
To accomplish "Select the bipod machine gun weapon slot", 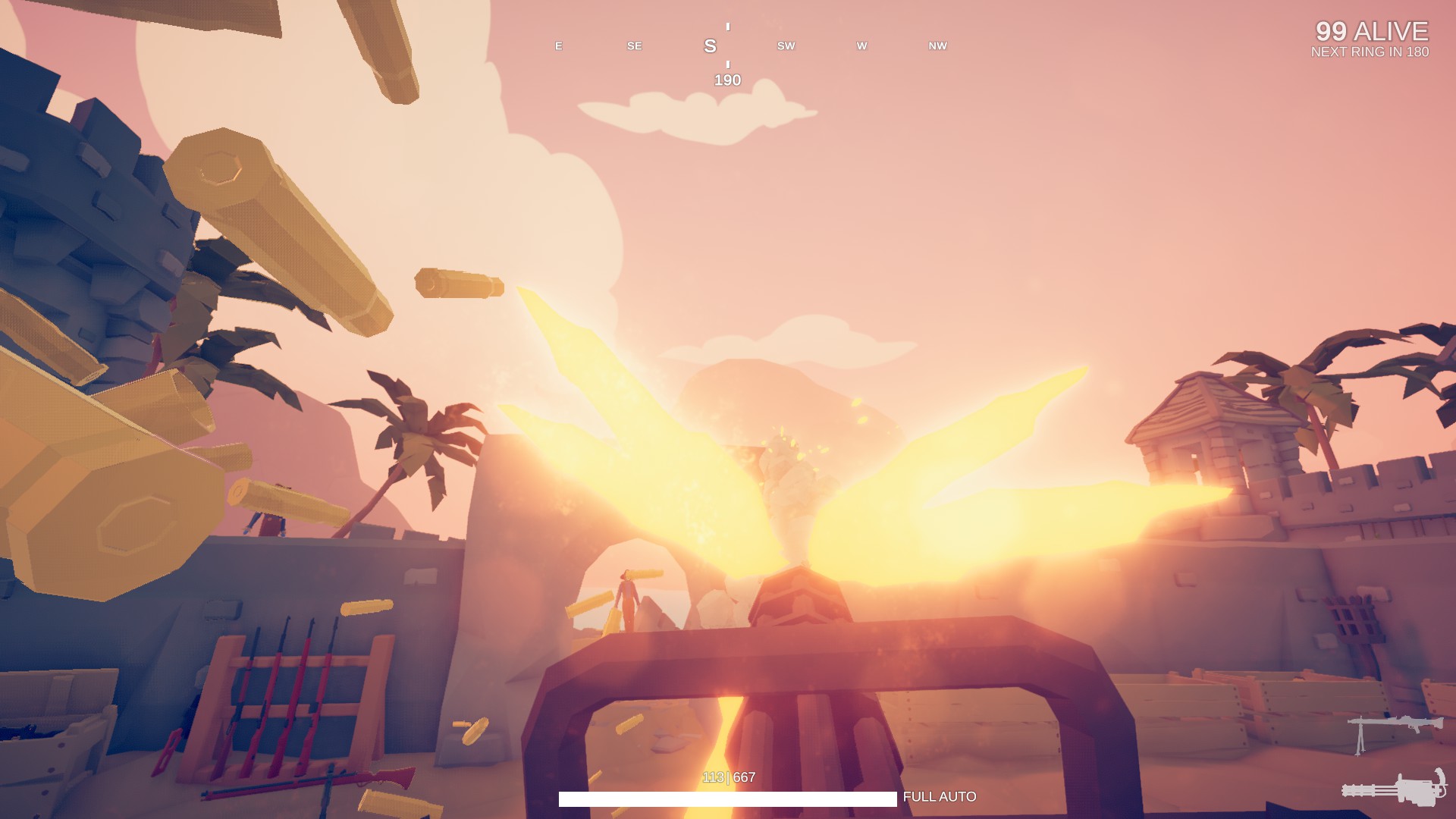I will click(1394, 731).
